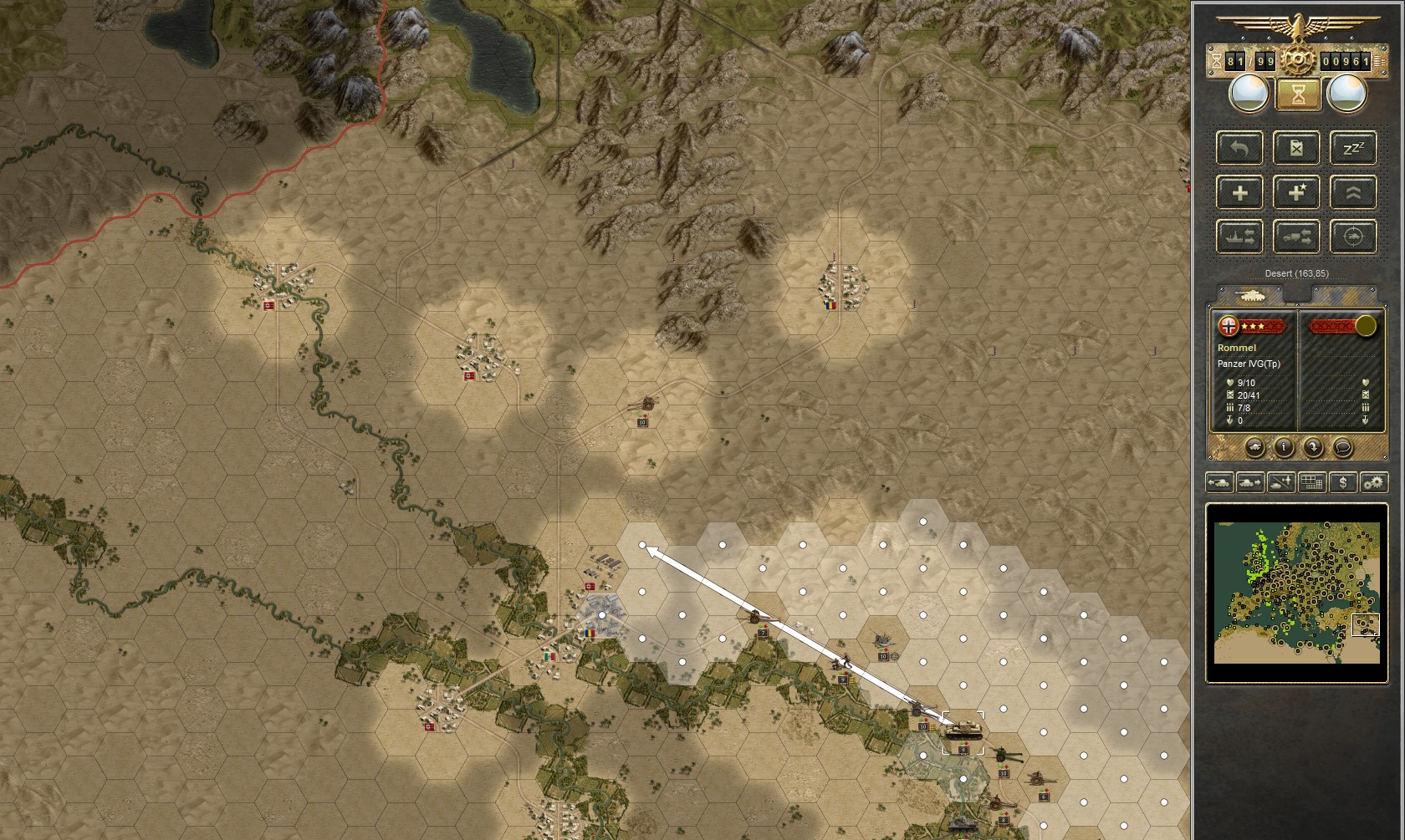Open the purchase screen dollar icon
The image size is (1405, 840).
(1343, 483)
